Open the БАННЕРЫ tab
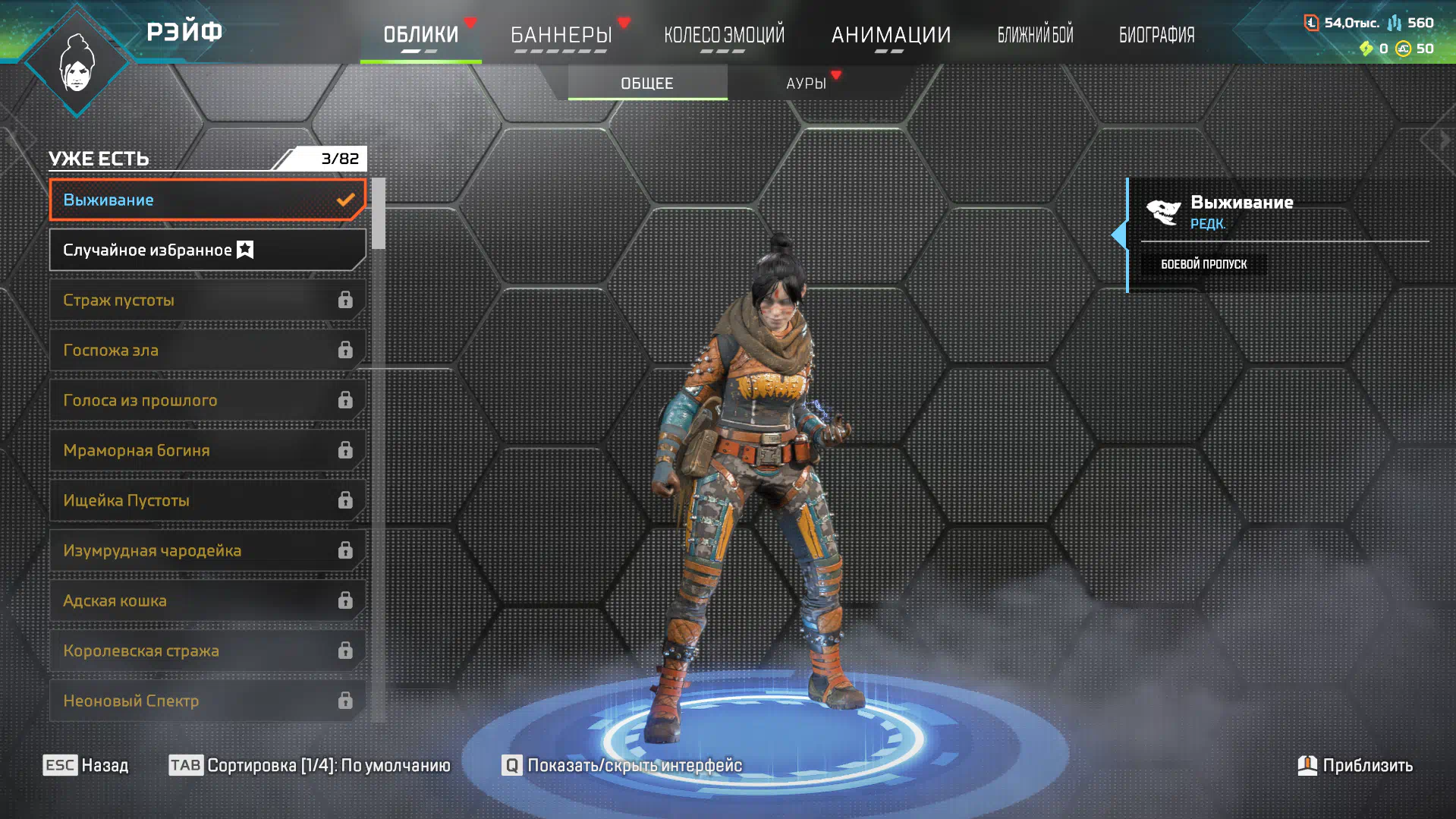The height and width of the screenshot is (819, 1456). point(561,35)
